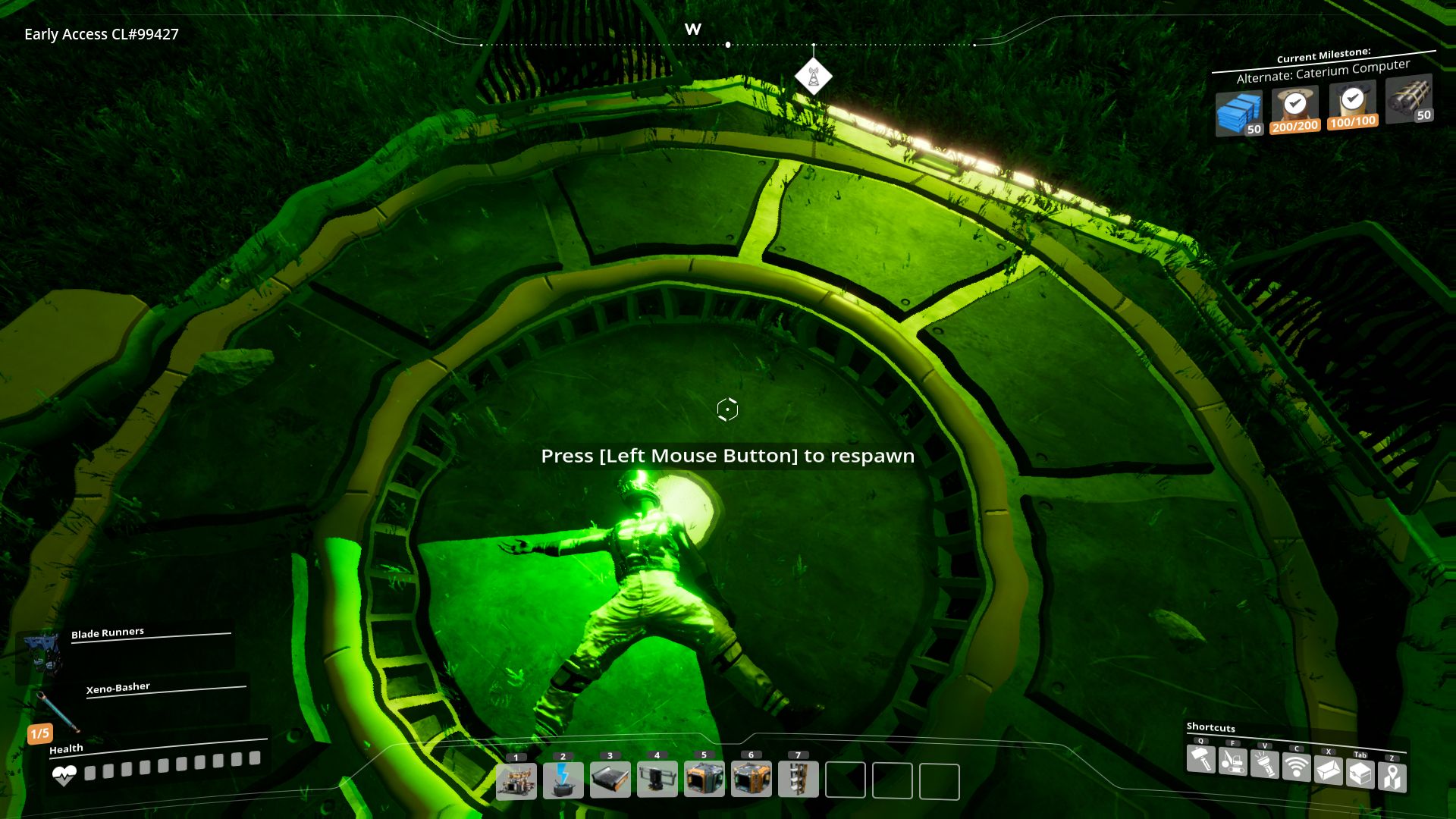Click the blue sheets milestone requirement
Image resolution: width=1456 pixels, height=819 pixels.
click(x=1238, y=114)
